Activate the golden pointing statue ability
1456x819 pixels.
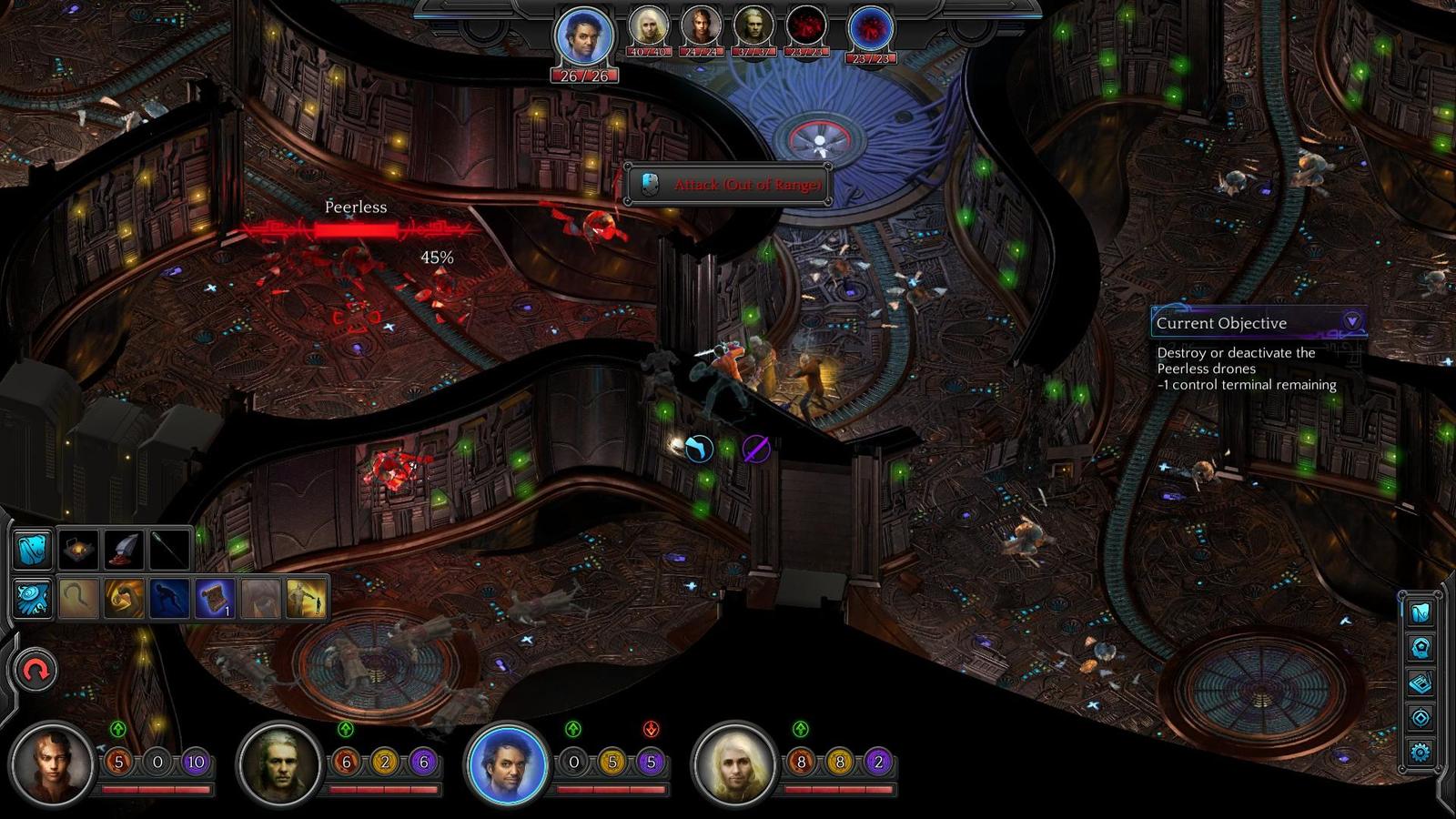pos(307,599)
